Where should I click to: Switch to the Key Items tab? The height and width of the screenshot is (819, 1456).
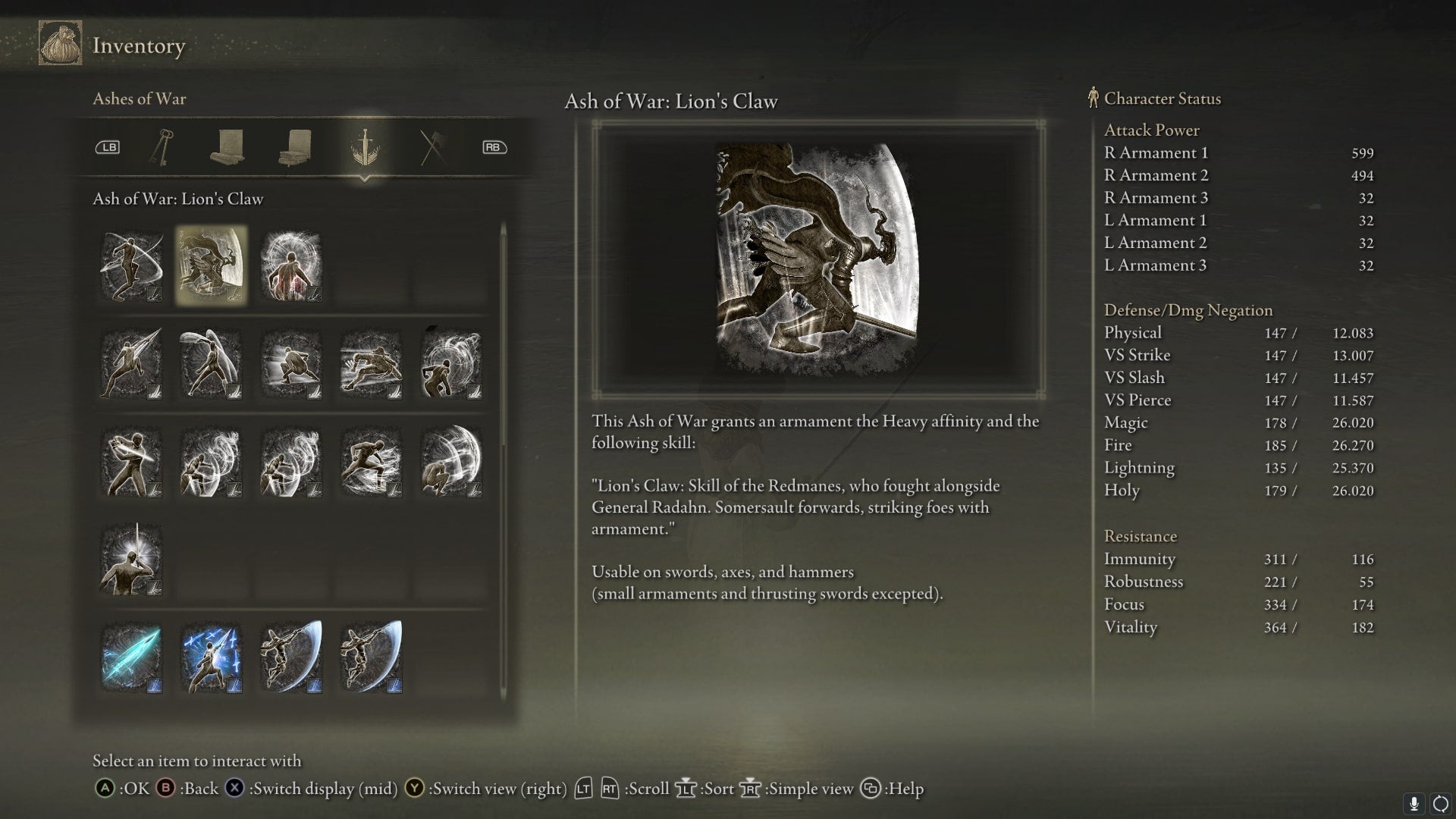162,146
